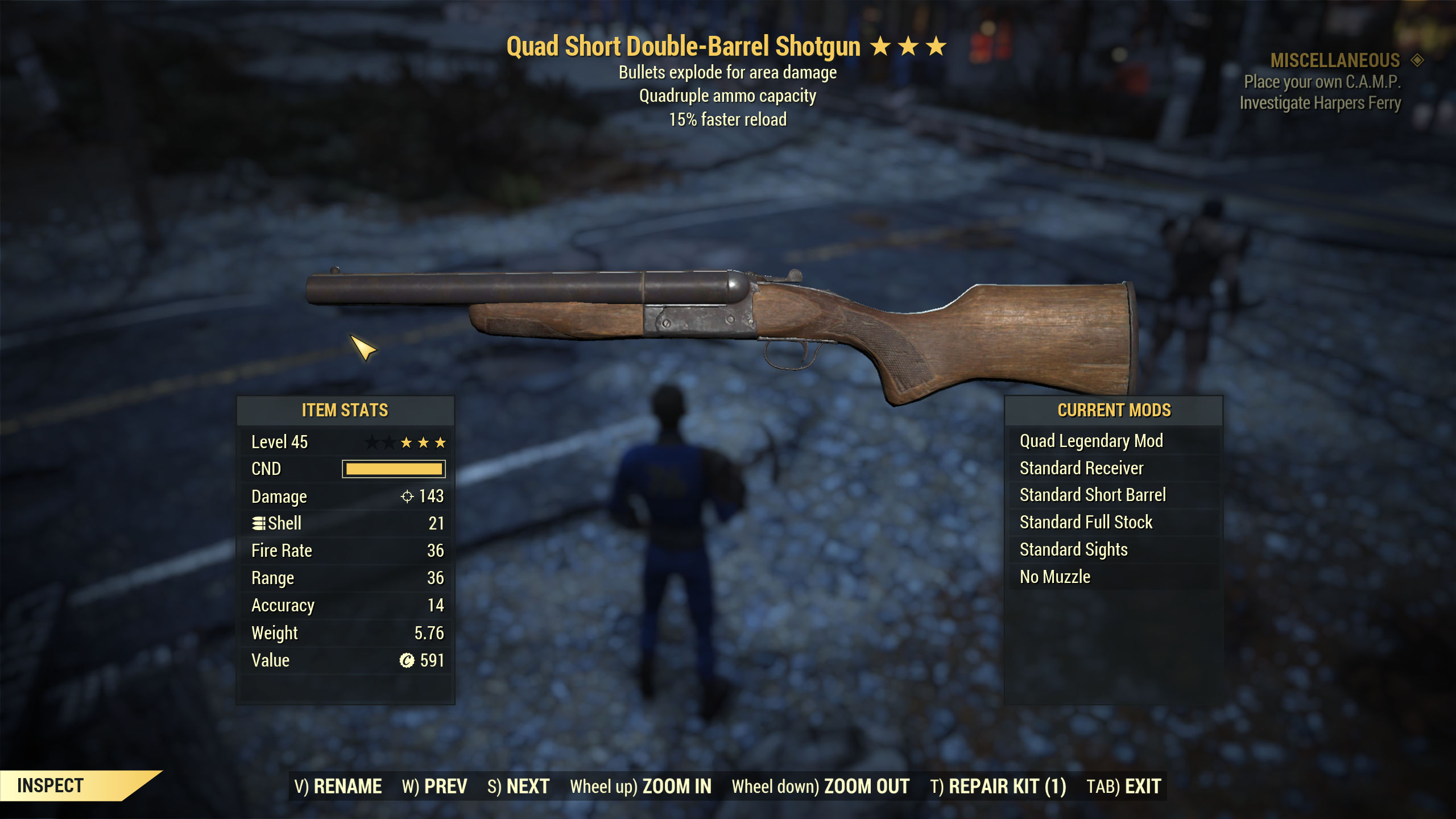Select the Shell ammo icon
1456x819 pixels.
(x=259, y=523)
